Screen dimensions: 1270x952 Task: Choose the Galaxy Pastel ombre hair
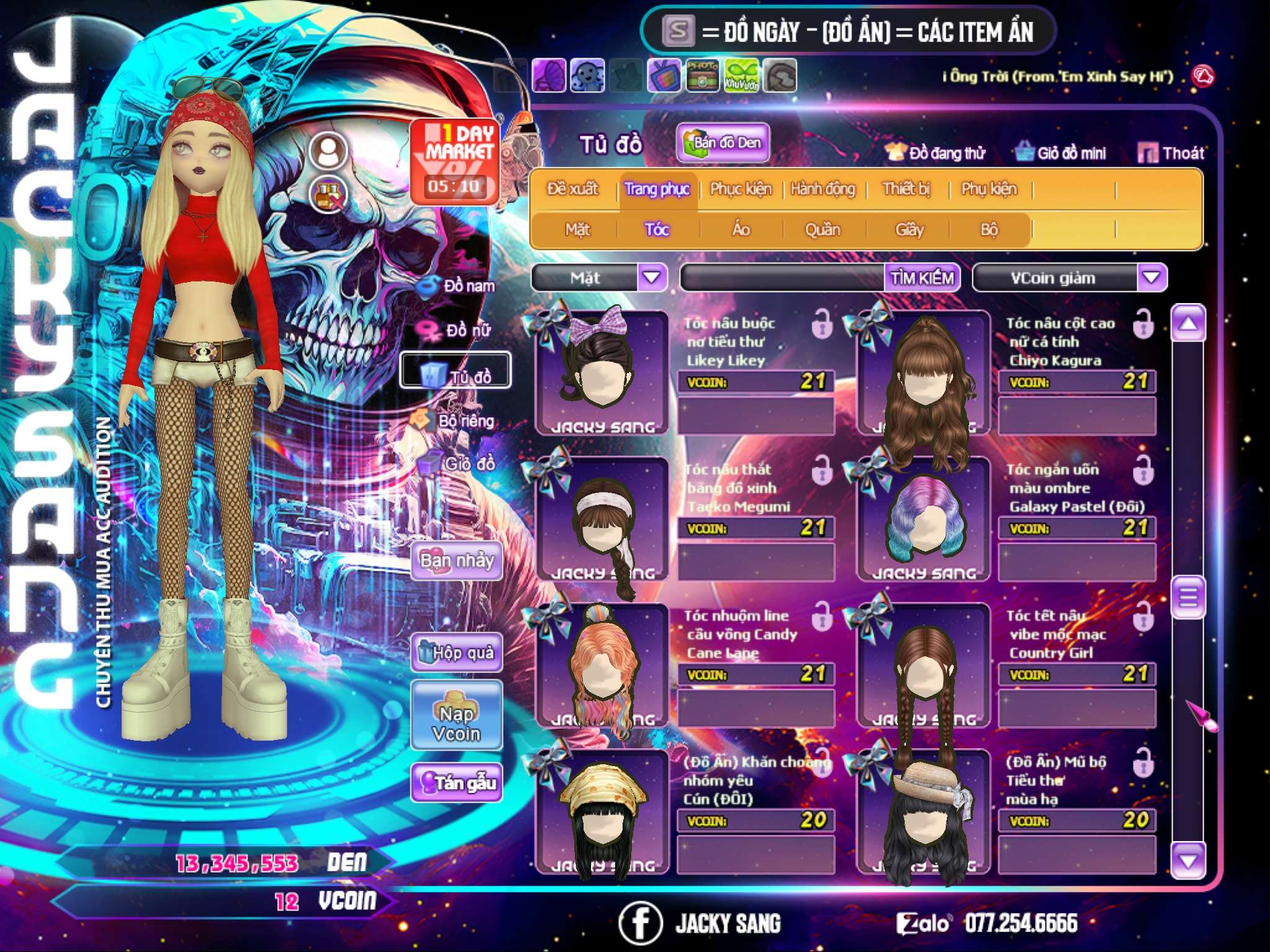[924, 518]
